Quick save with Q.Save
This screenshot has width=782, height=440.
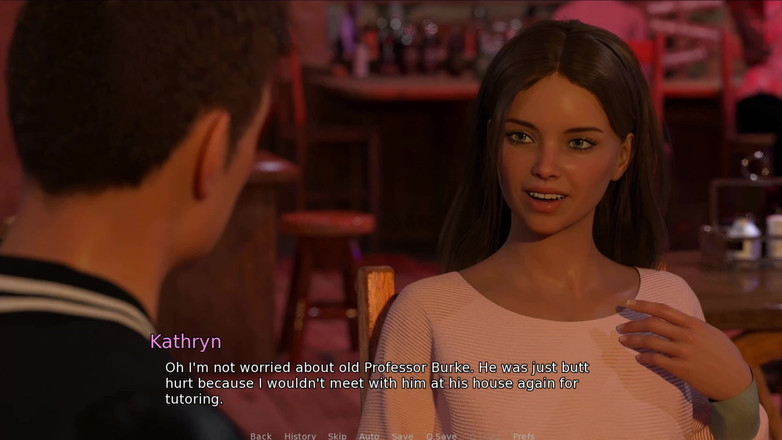(x=441, y=436)
